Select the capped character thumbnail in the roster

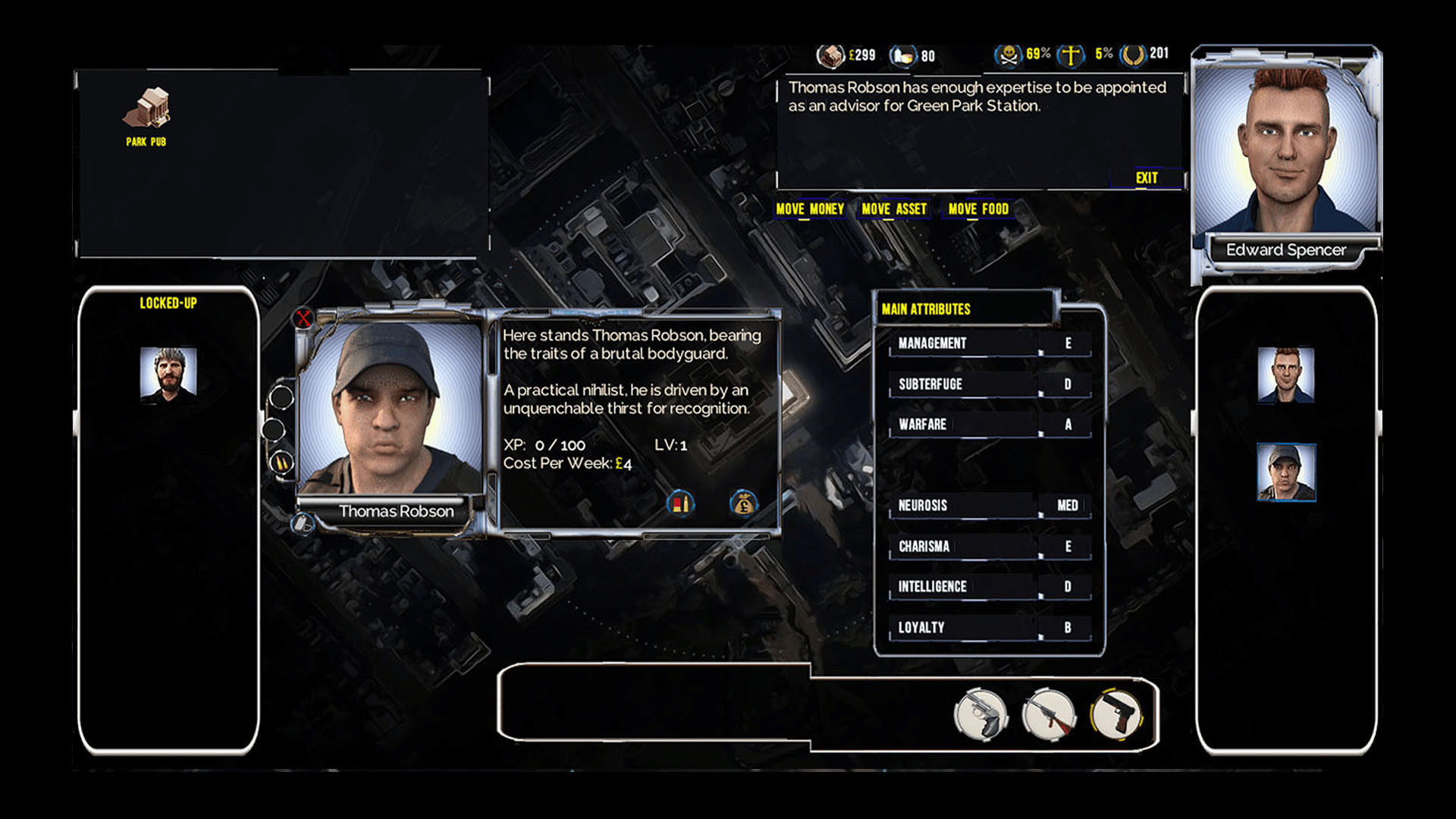tap(1286, 472)
